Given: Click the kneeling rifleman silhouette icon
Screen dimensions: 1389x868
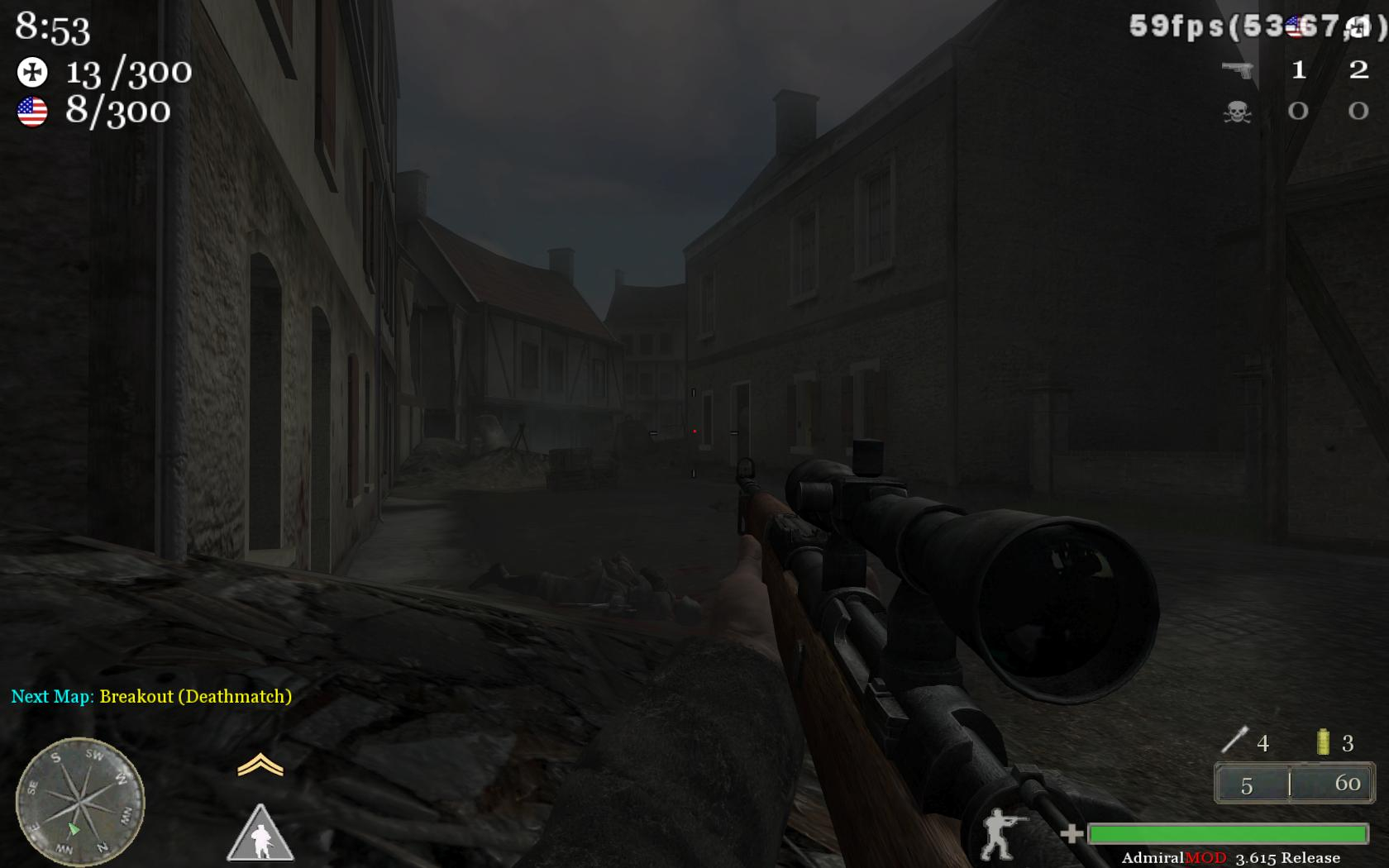Looking at the screenshot, I should [1001, 833].
